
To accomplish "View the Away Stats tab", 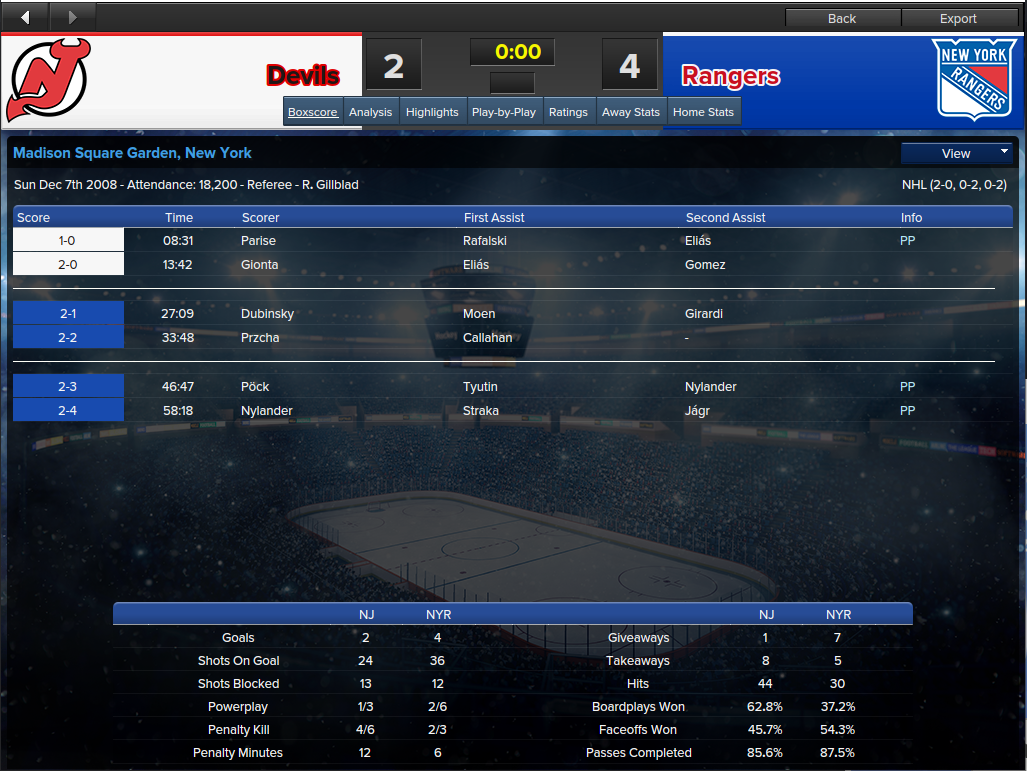I will point(631,112).
